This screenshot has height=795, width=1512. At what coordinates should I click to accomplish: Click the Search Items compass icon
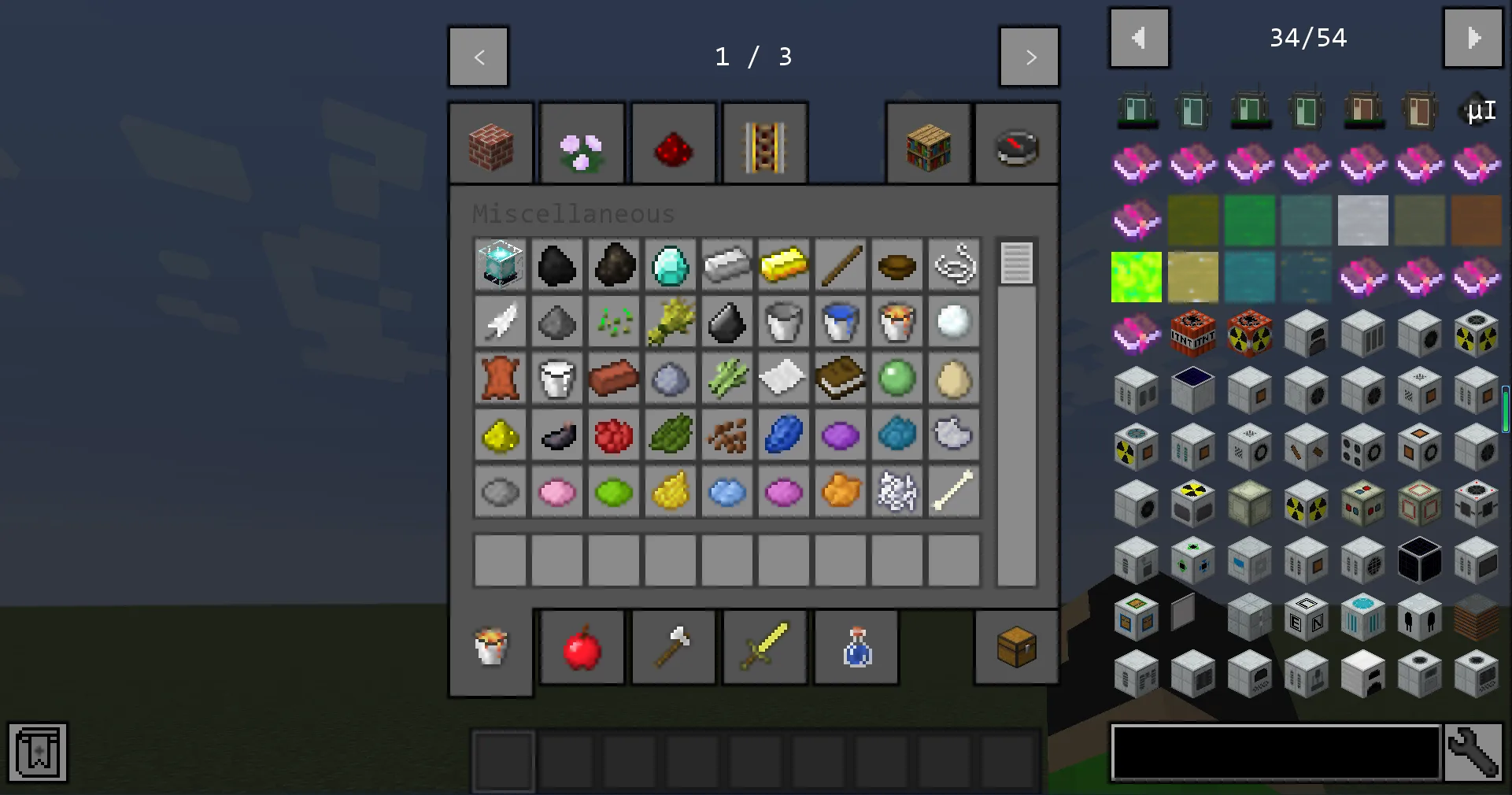click(1016, 142)
